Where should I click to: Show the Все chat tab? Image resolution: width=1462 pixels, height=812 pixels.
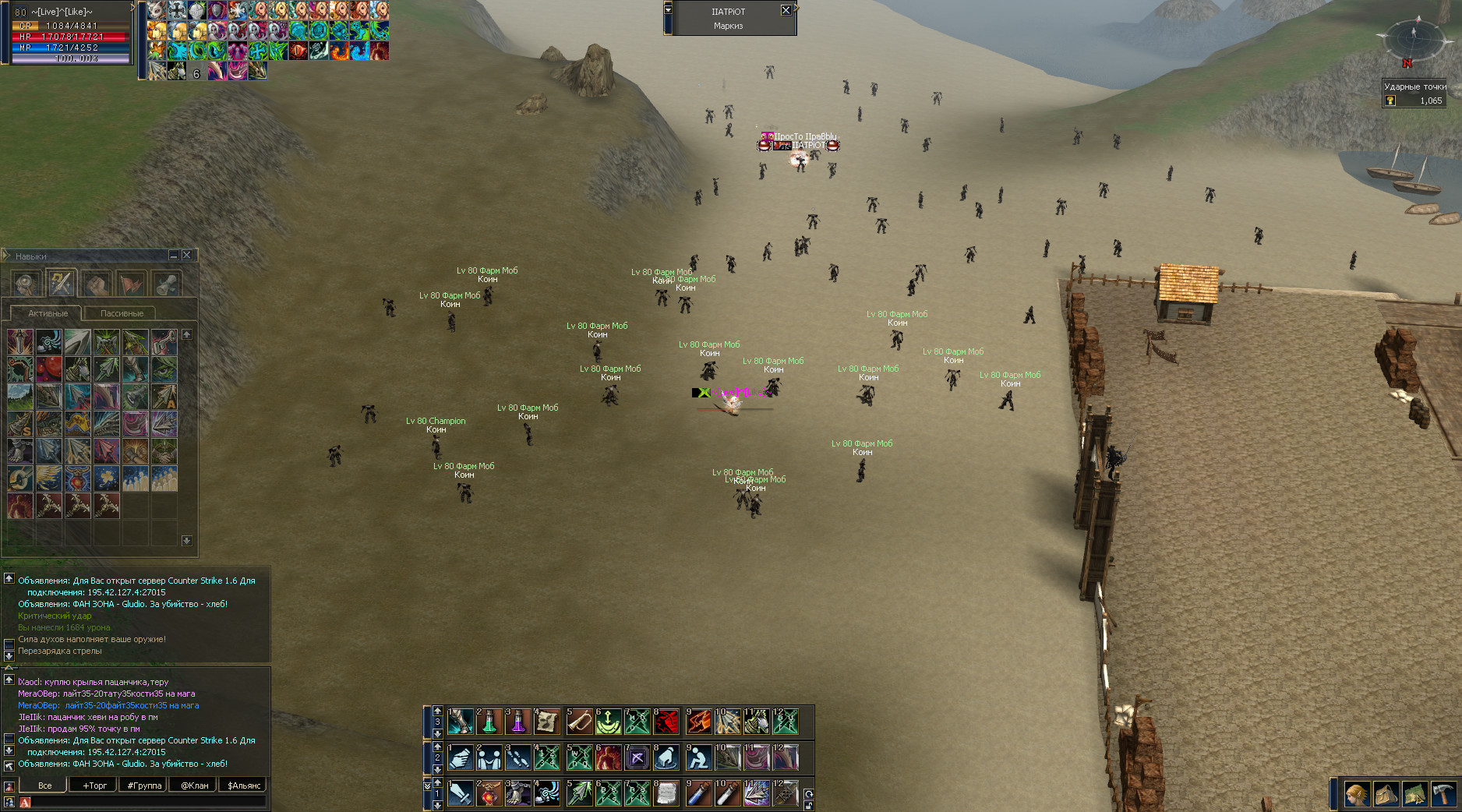[44, 786]
